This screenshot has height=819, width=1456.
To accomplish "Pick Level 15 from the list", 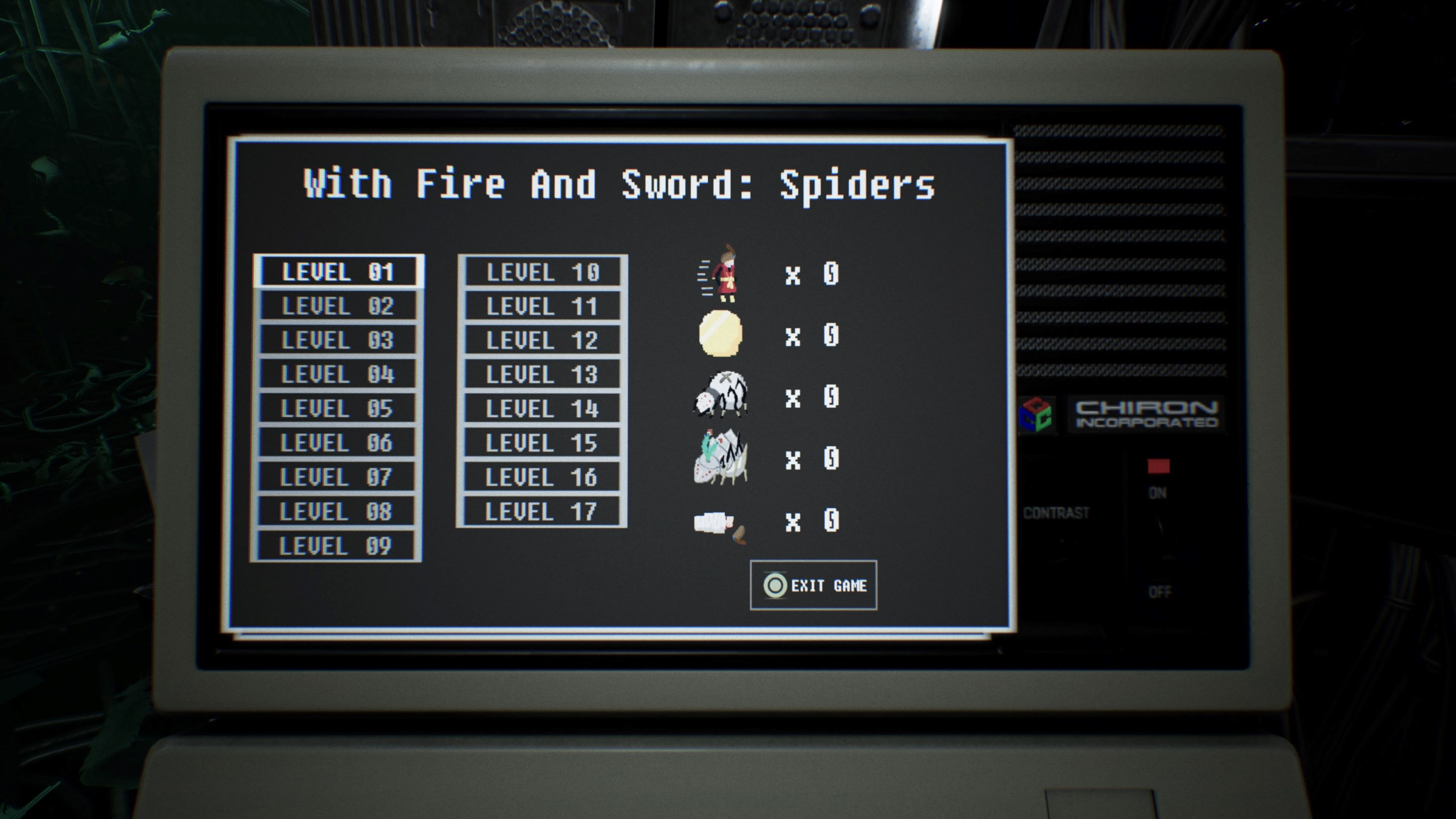I will coord(541,443).
